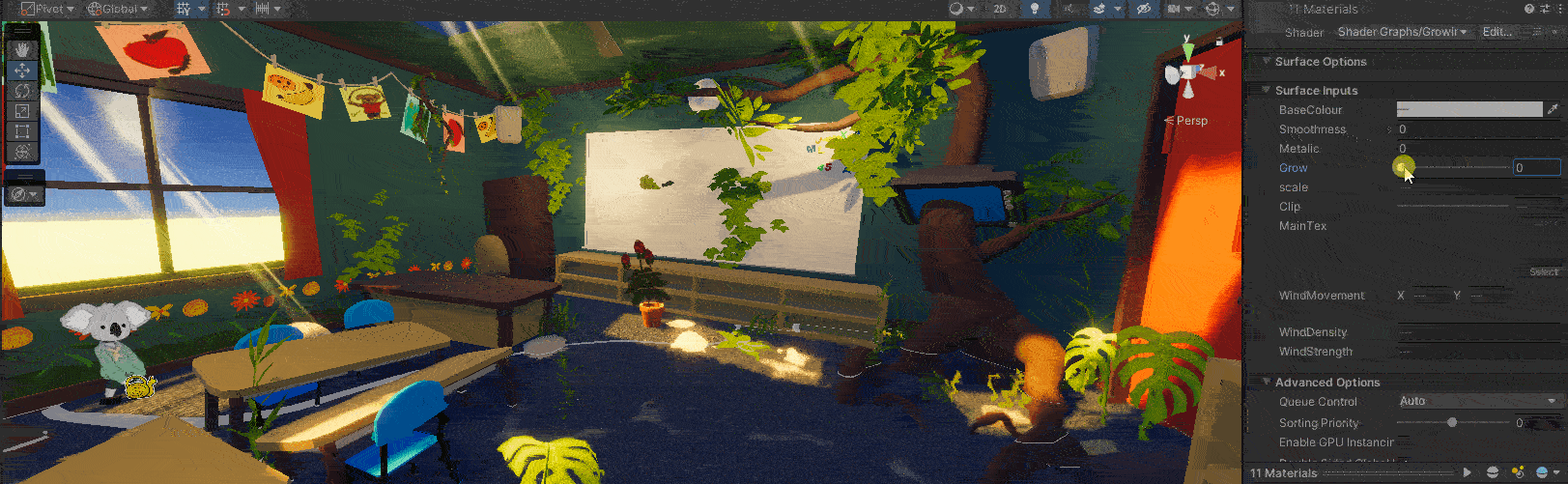Select the Rect tool
1568x484 pixels.
pyautogui.click(x=22, y=130)
